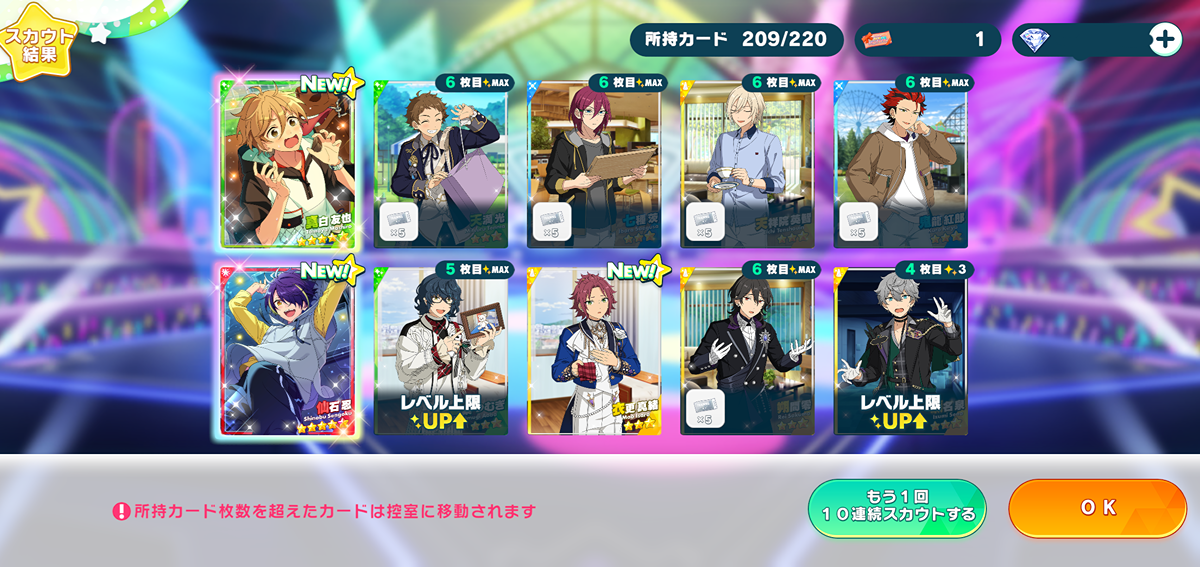Screen dimensions: 1200x567
Task: Confirm results with the OK button
Action: [x=1097, y=508]
